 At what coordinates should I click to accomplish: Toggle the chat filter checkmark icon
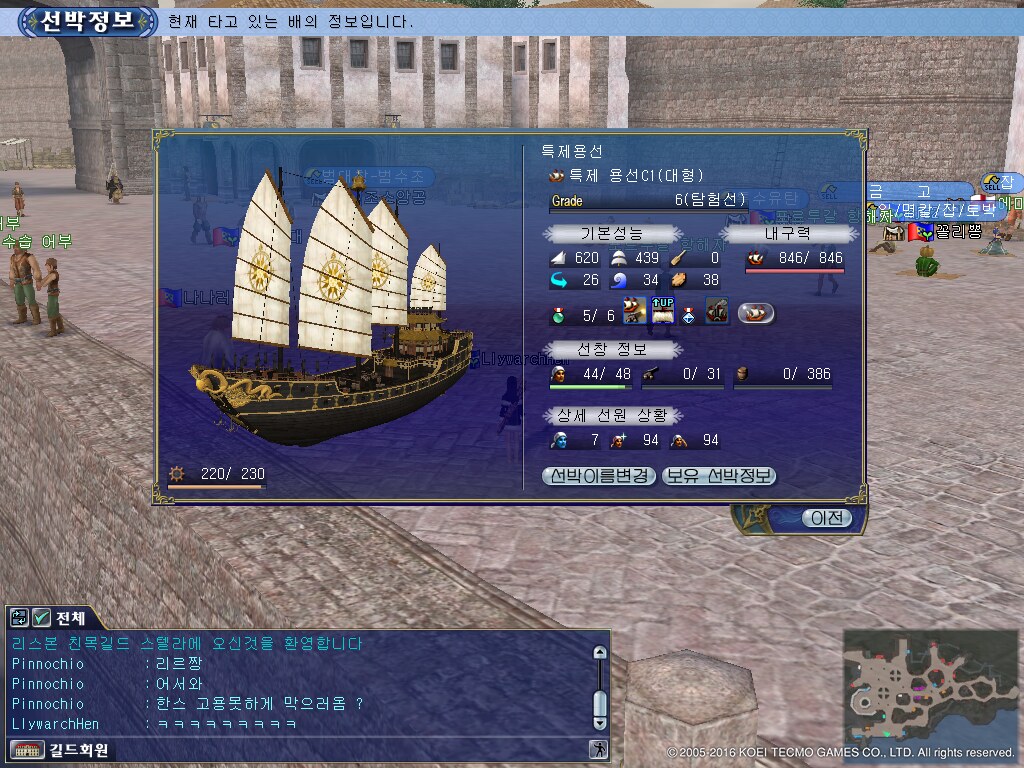pyautogui.click(x=42, y=617)
